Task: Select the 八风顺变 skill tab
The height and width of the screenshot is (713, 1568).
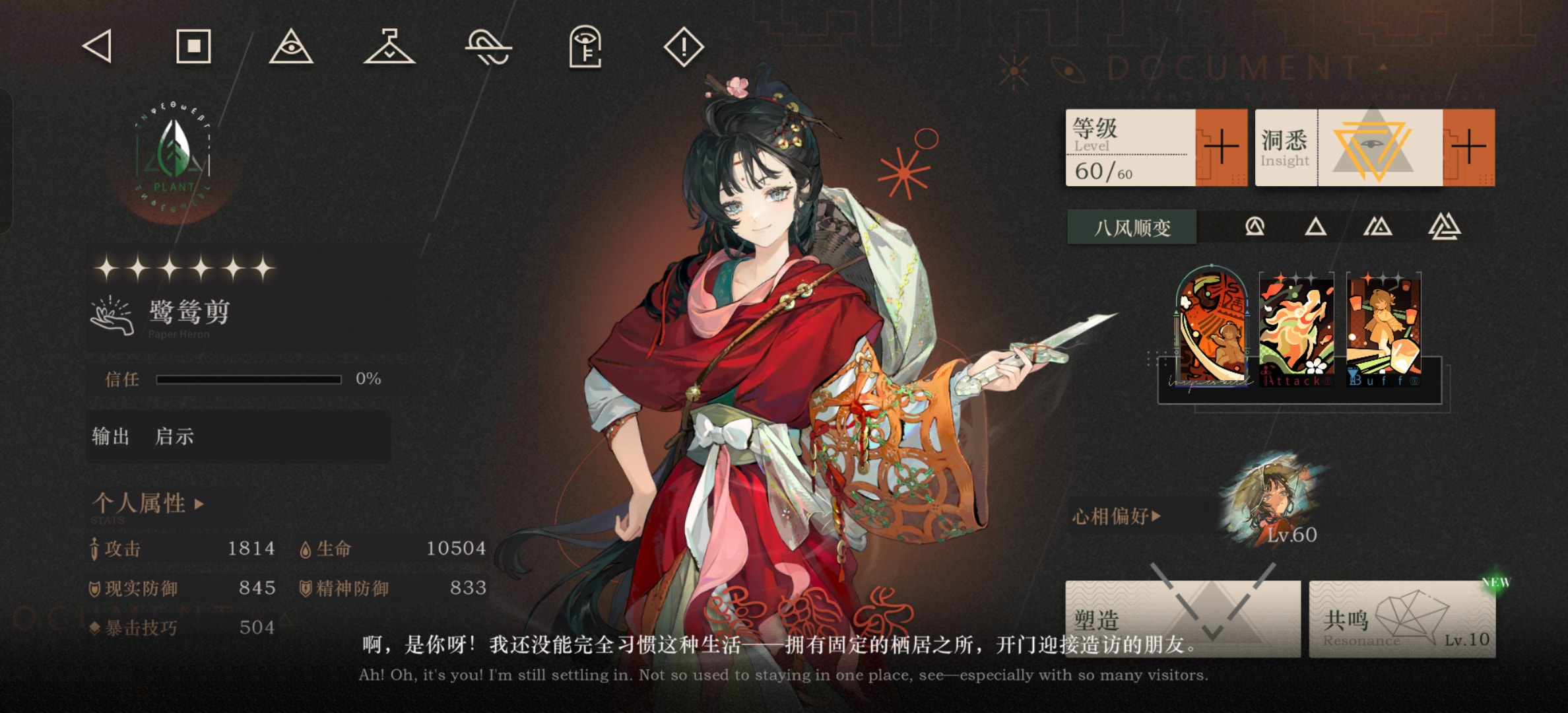Action: 1132,228
